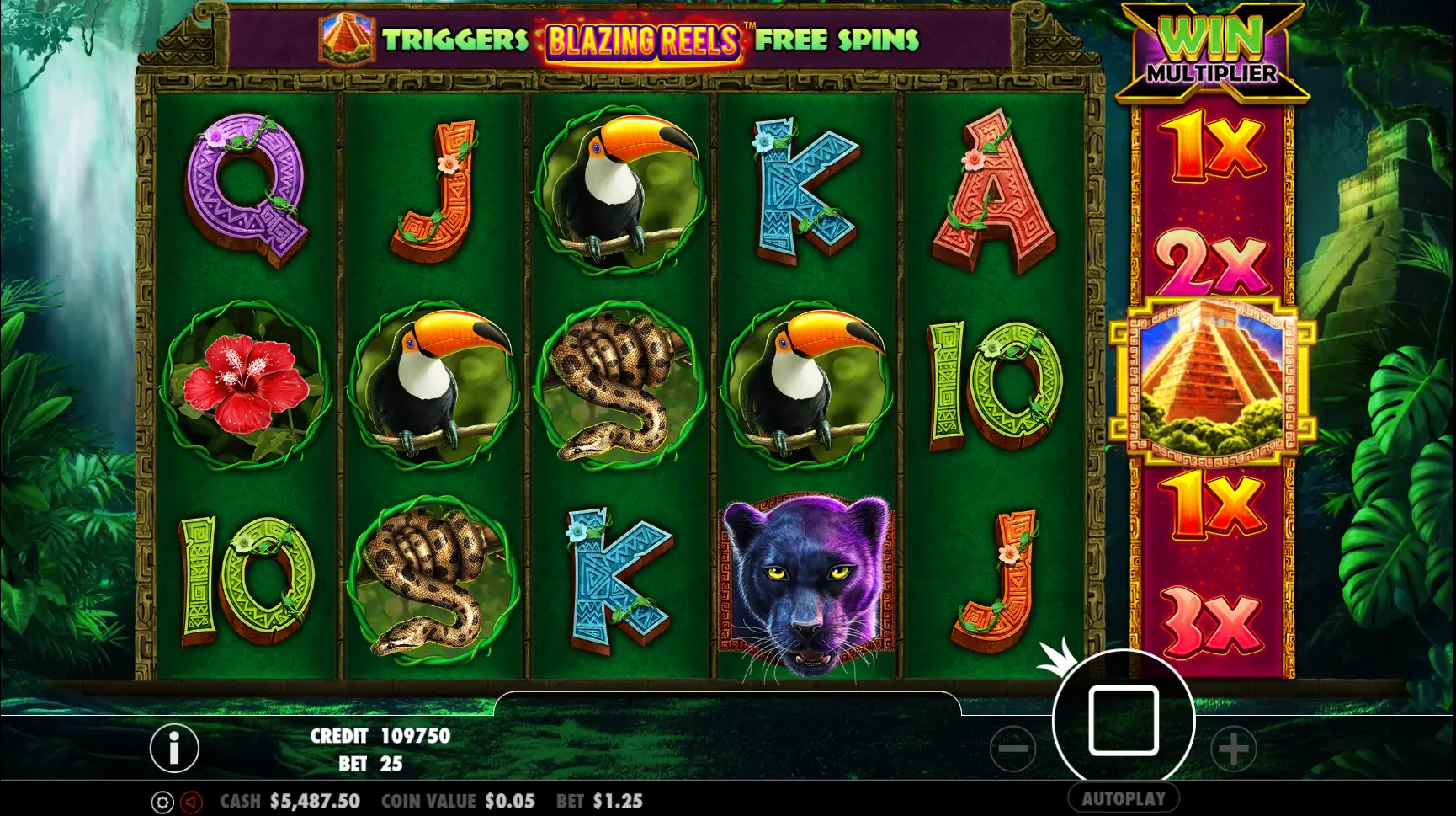The image size is (1456, 816).
Task: Open the gear settings menu
Action: tap(162, 802)
